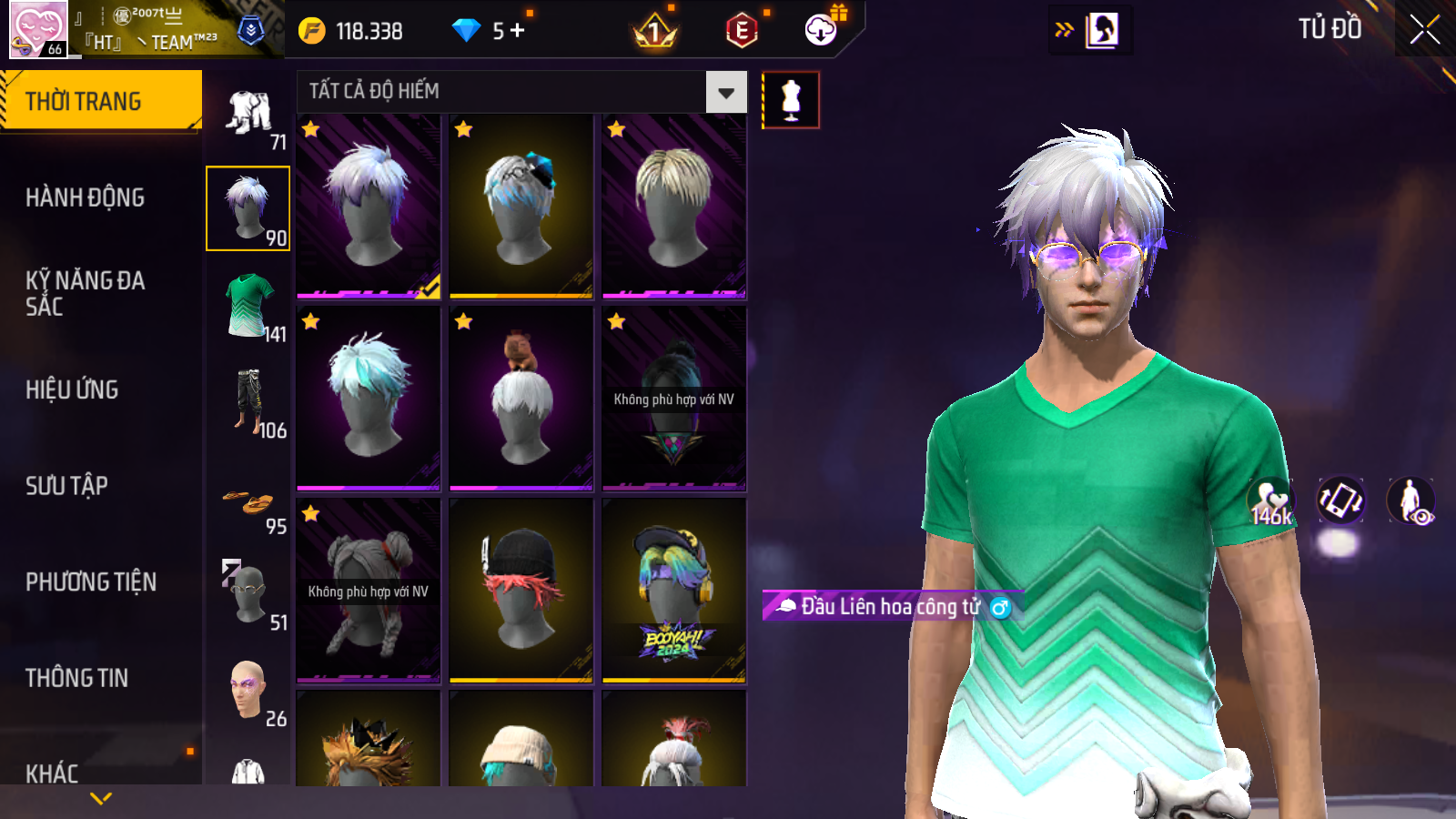This screenshot has height=819, width=1456.
Task: Switch to Kỹ Năng Đa Sắc tab
Action: click(85, 293)
